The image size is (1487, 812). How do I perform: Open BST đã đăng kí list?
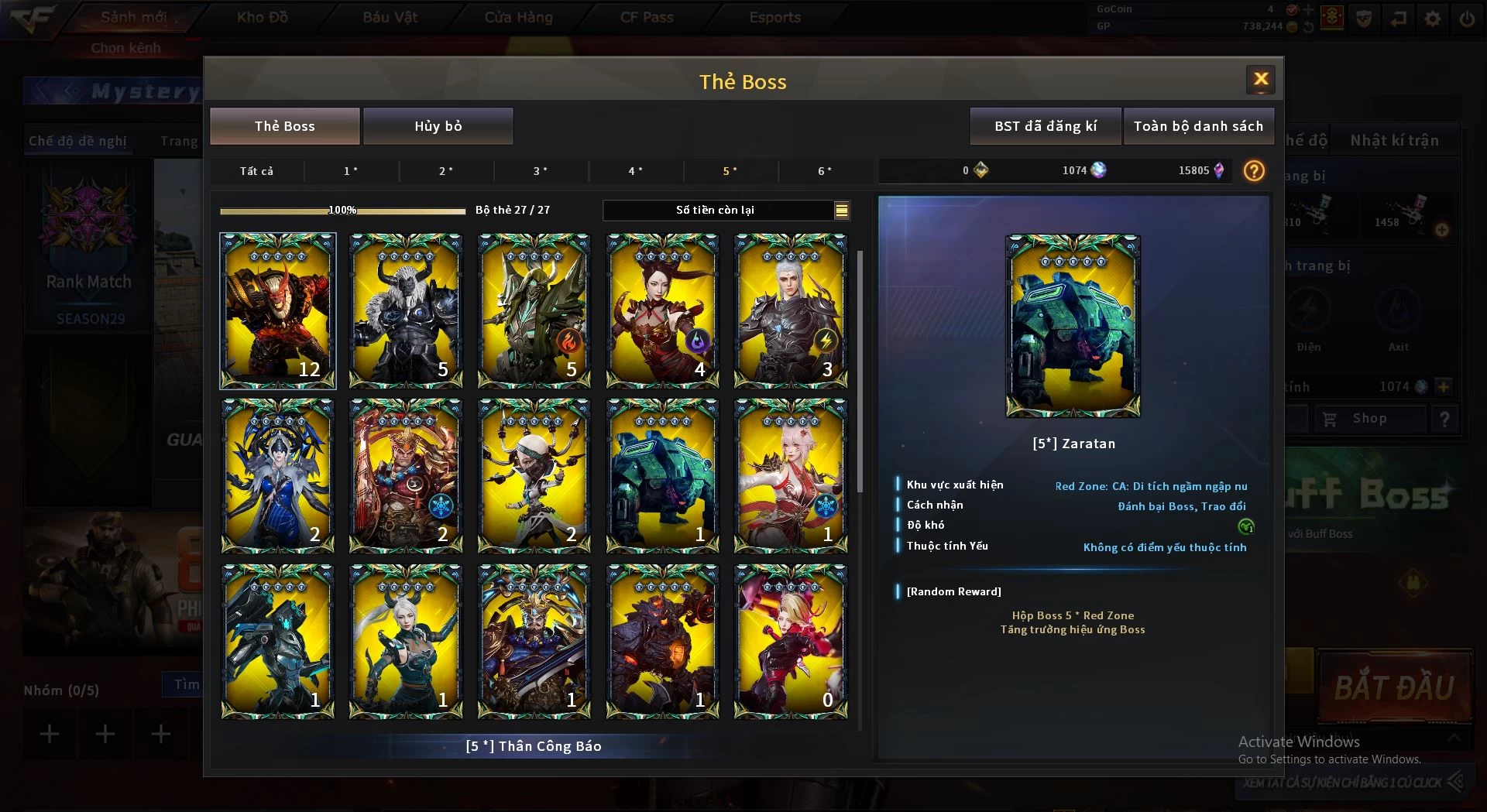coord(1045,126)
